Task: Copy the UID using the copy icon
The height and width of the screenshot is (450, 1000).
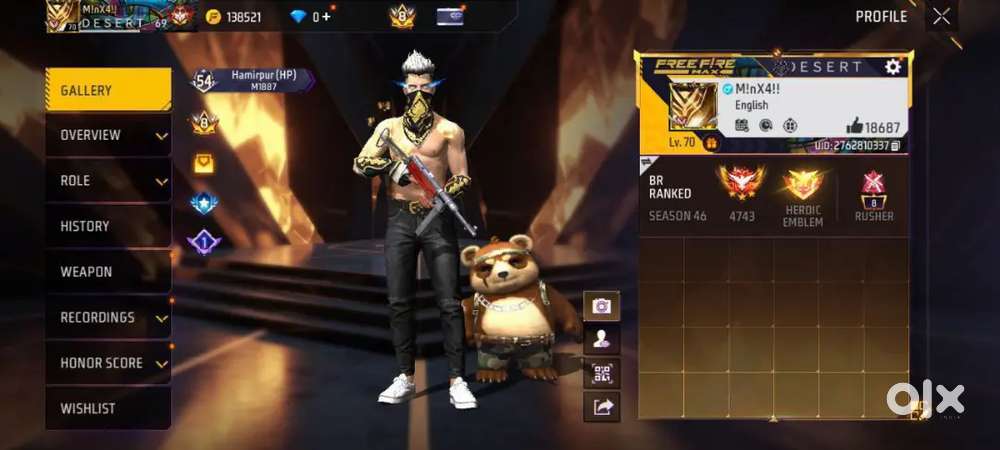Action: 896,146
